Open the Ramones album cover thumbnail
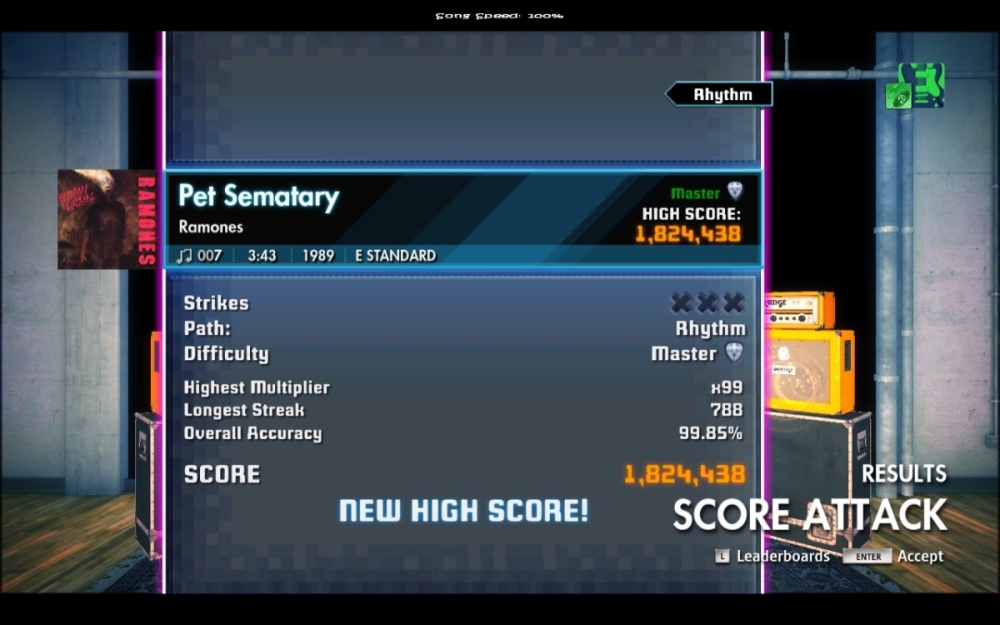 pos(106,219)
